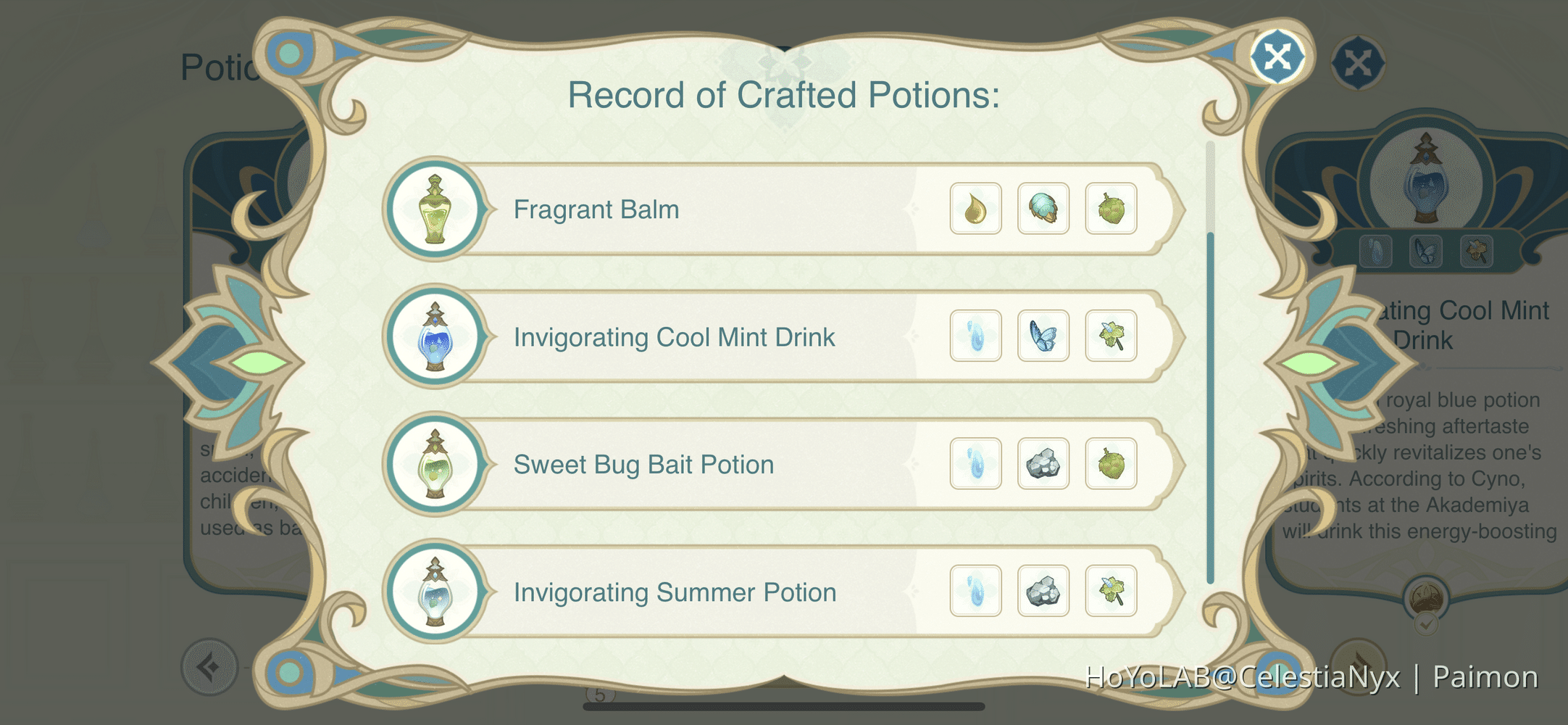1568x725 pixels.
Task: Click the mint sprig ingredient for Cool Mint Drink
Action: pos(1112,335)
